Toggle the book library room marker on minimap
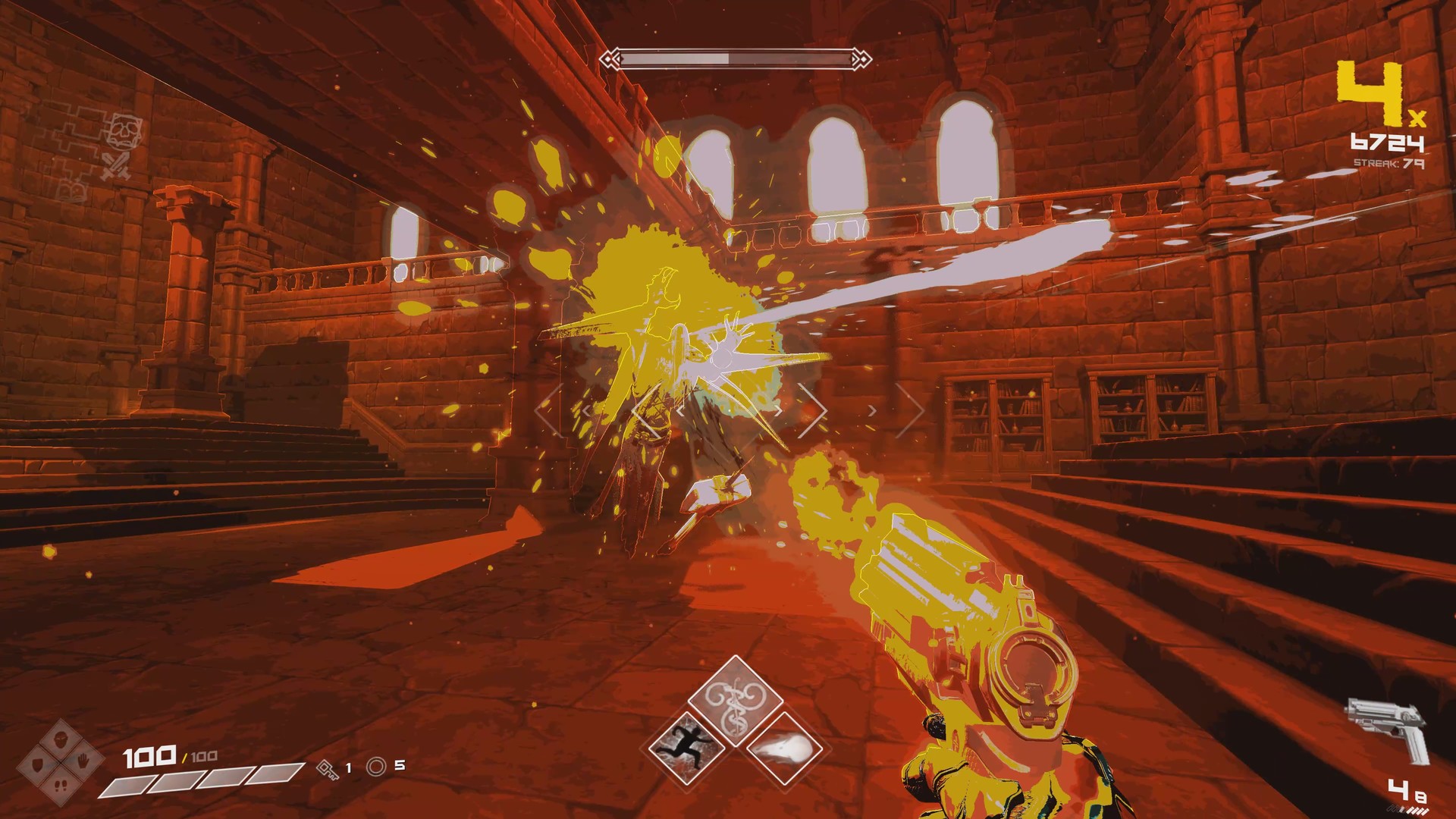The image size is (1456, 819). 71,189
